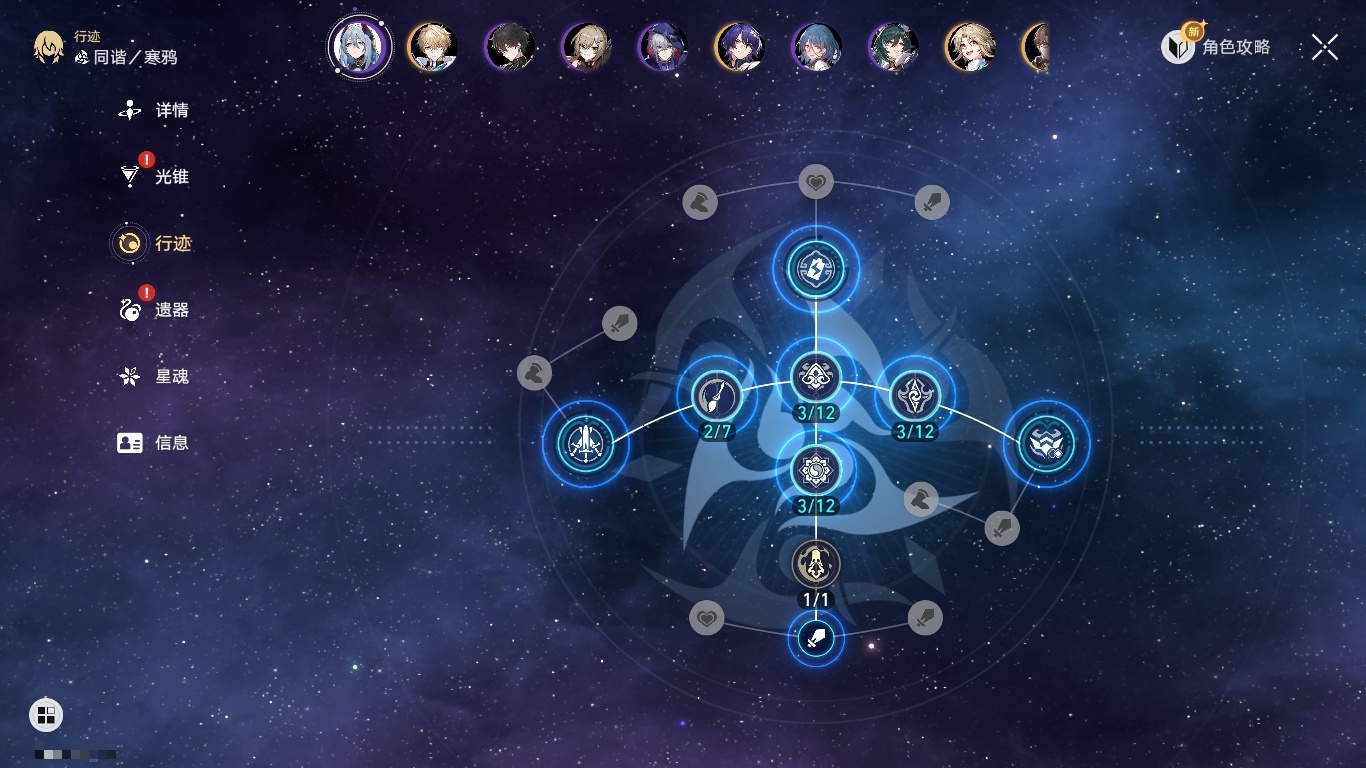Viewport: 1366px width, 768px height.
Task: Switch to the 星魂 eidolon tab
Action: (x=154, y=376)
